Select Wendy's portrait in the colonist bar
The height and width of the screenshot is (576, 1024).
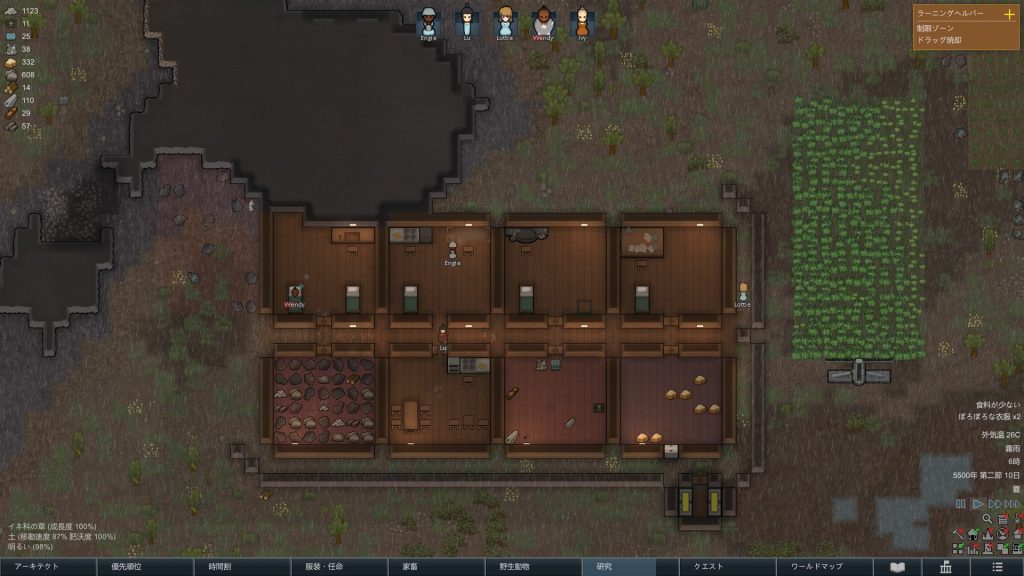[x=542, y=22]
